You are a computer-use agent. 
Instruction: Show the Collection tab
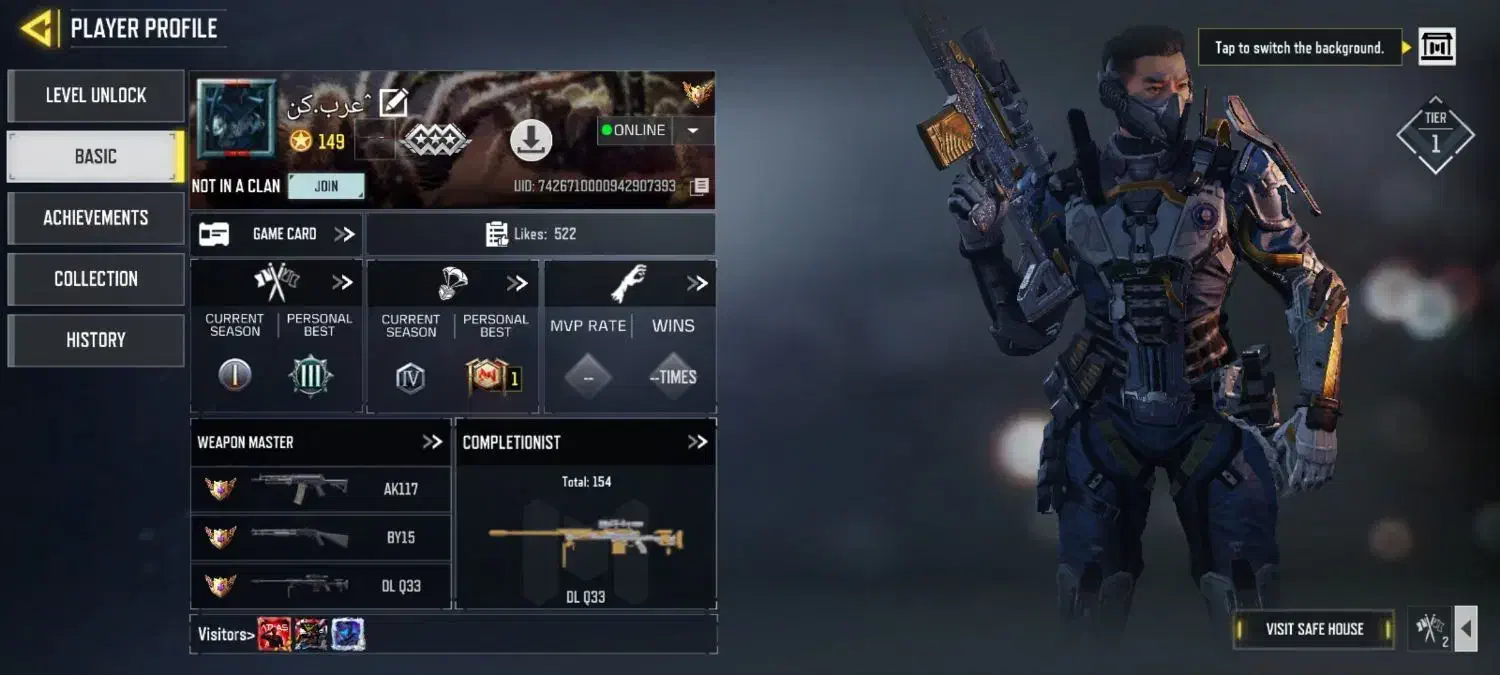click(x=96, y=279)
